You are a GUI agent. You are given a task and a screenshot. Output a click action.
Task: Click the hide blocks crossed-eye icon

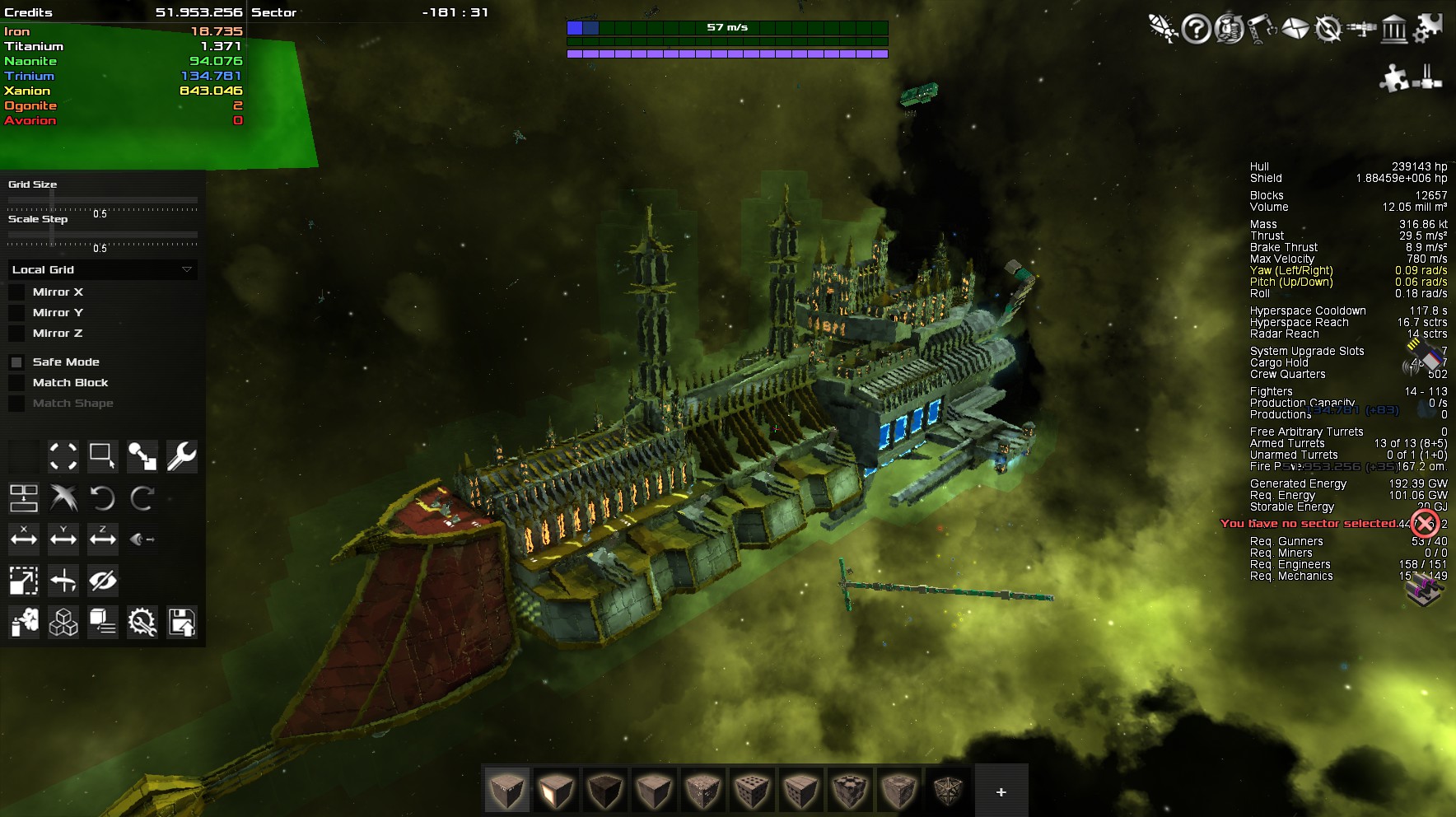(x=102, y=581)
